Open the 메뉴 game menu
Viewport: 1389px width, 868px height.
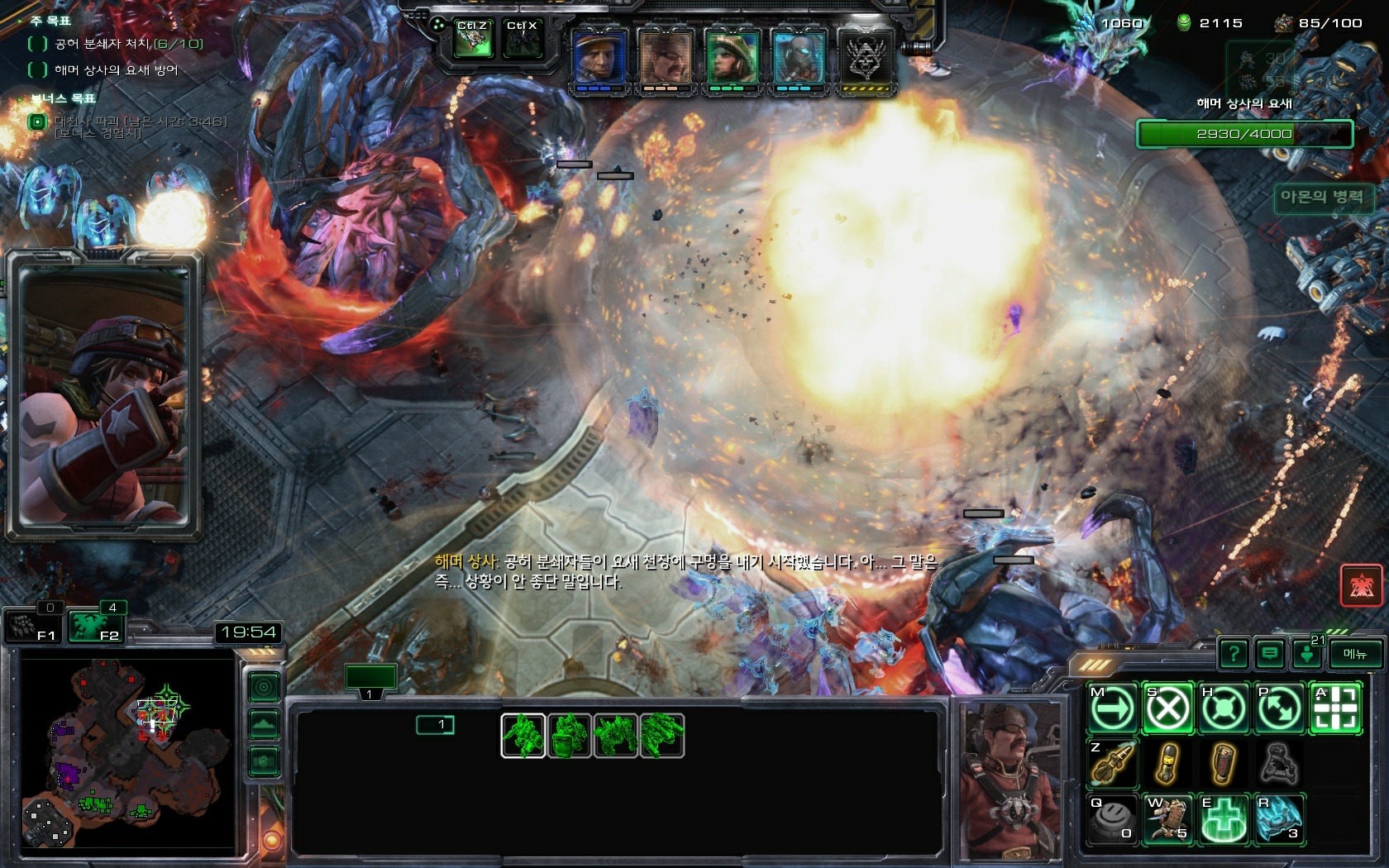[x=1354, y=654]
